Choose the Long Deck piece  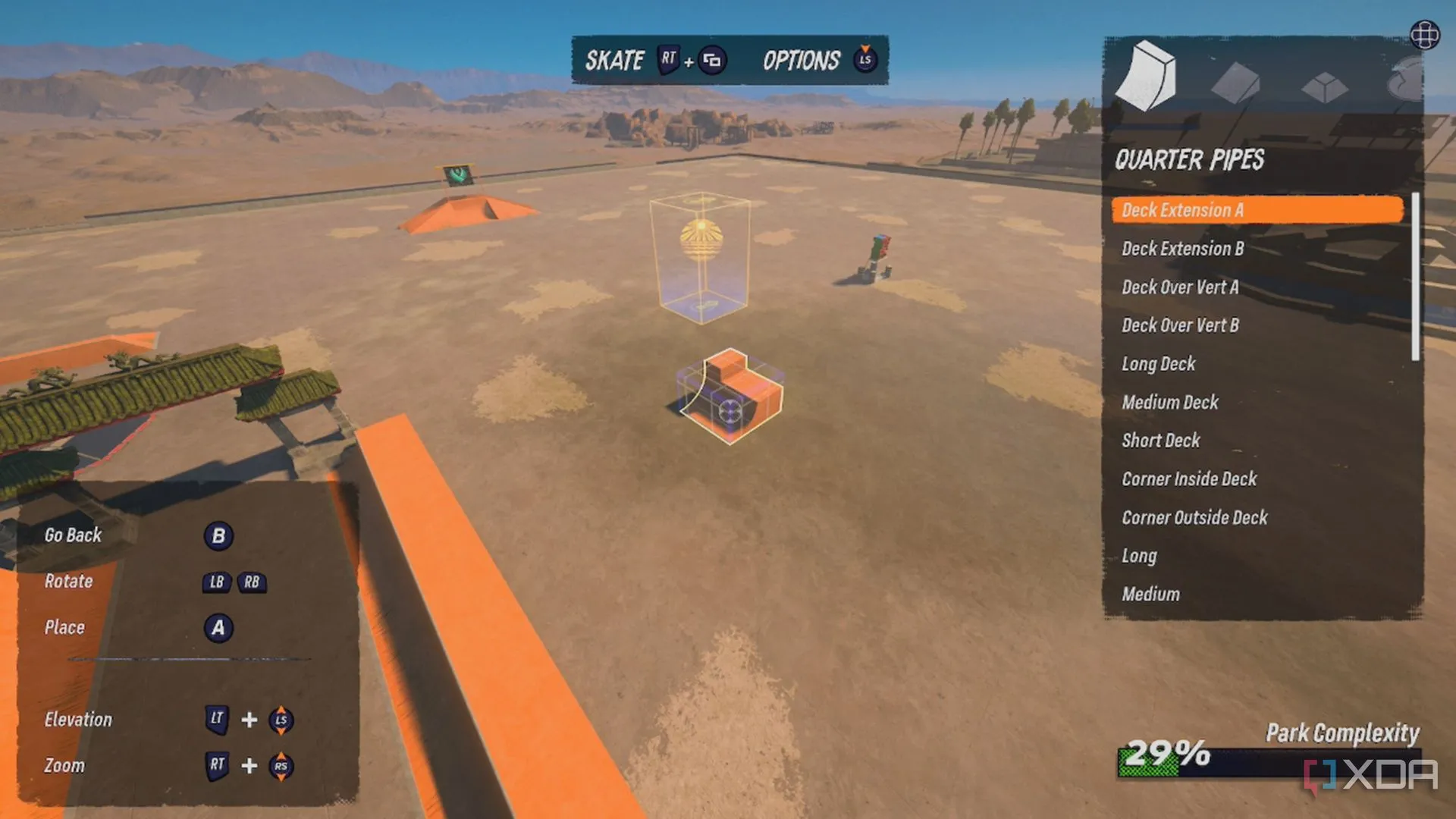coord(1158,364)
